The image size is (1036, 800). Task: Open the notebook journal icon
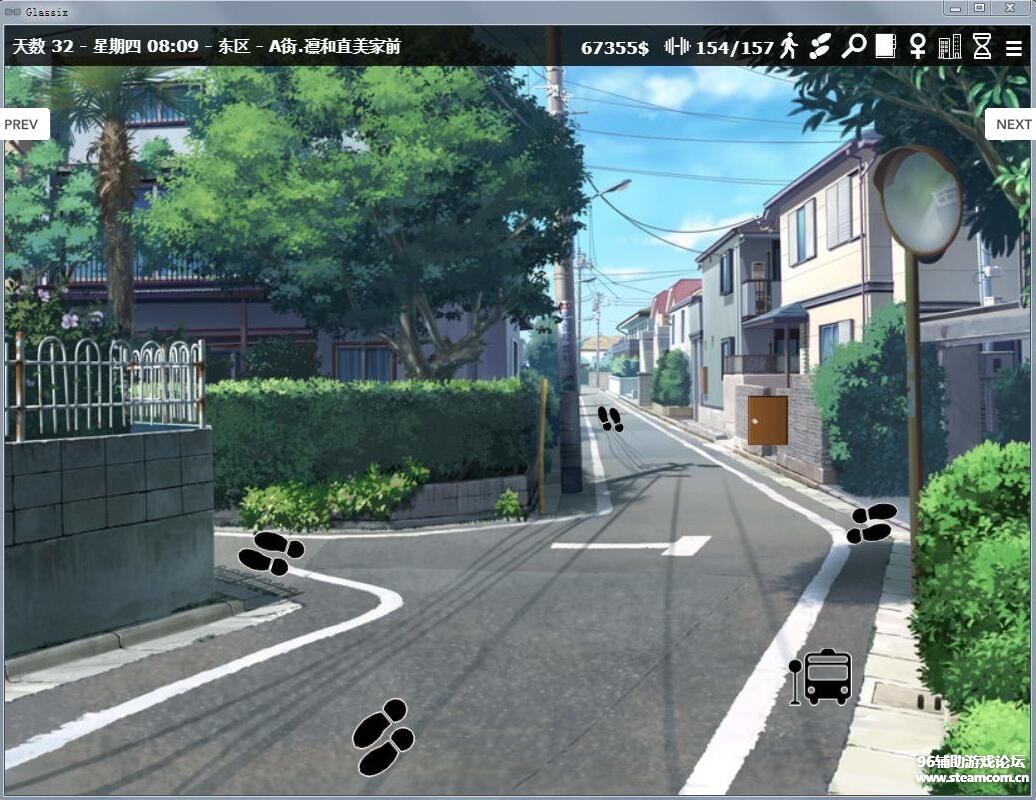(x=885, y=46)
